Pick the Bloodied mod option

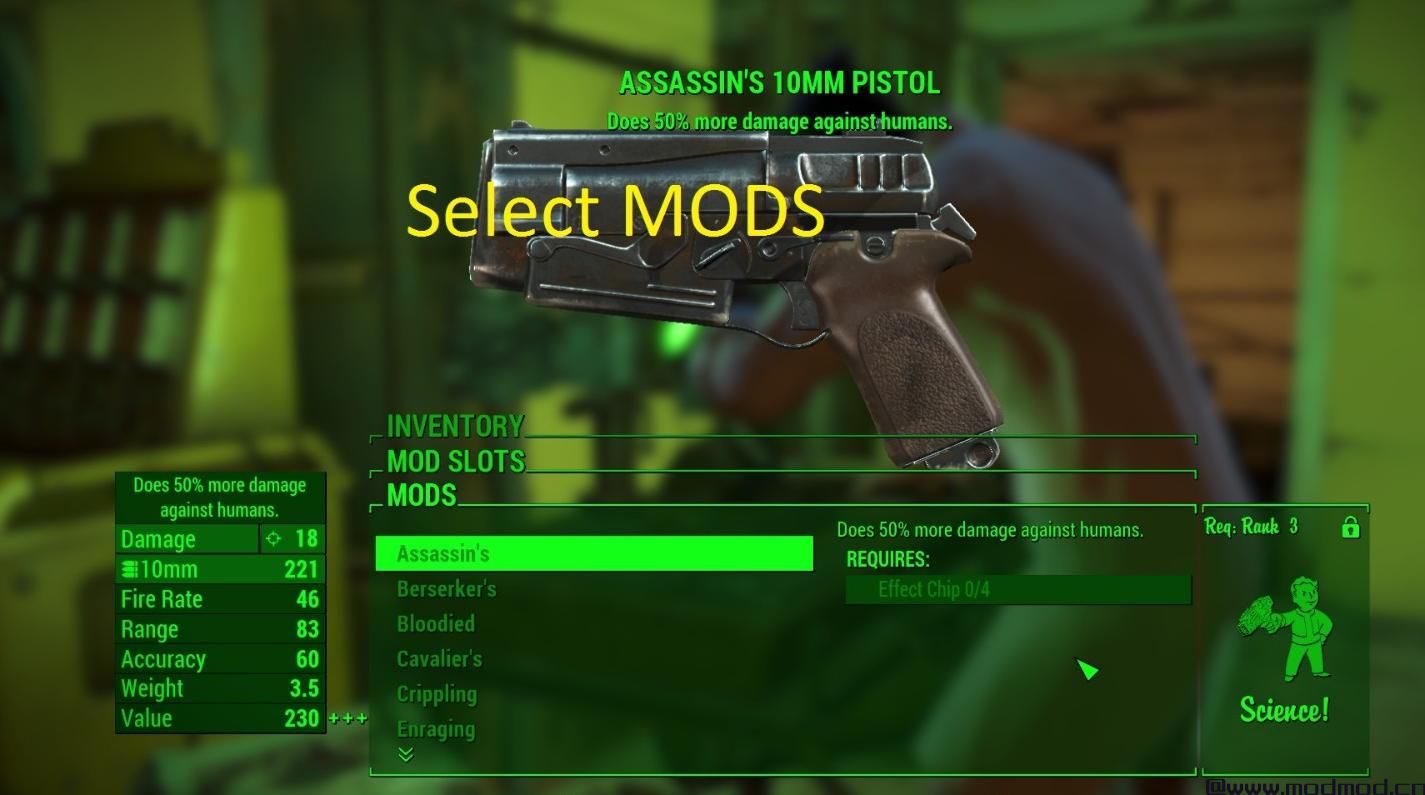(x=435, y=624)
